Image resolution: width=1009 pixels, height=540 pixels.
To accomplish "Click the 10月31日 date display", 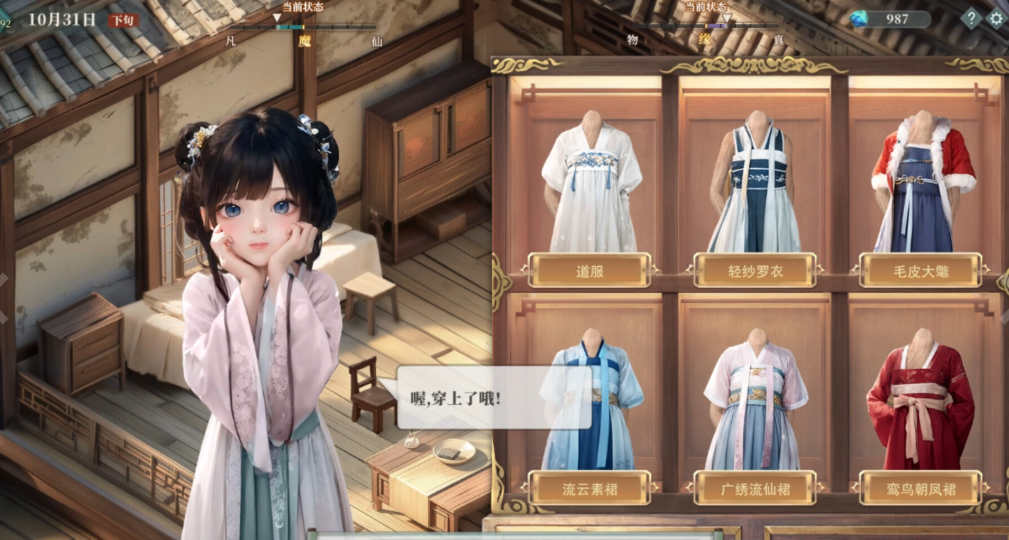I will (x=62, y=19).
